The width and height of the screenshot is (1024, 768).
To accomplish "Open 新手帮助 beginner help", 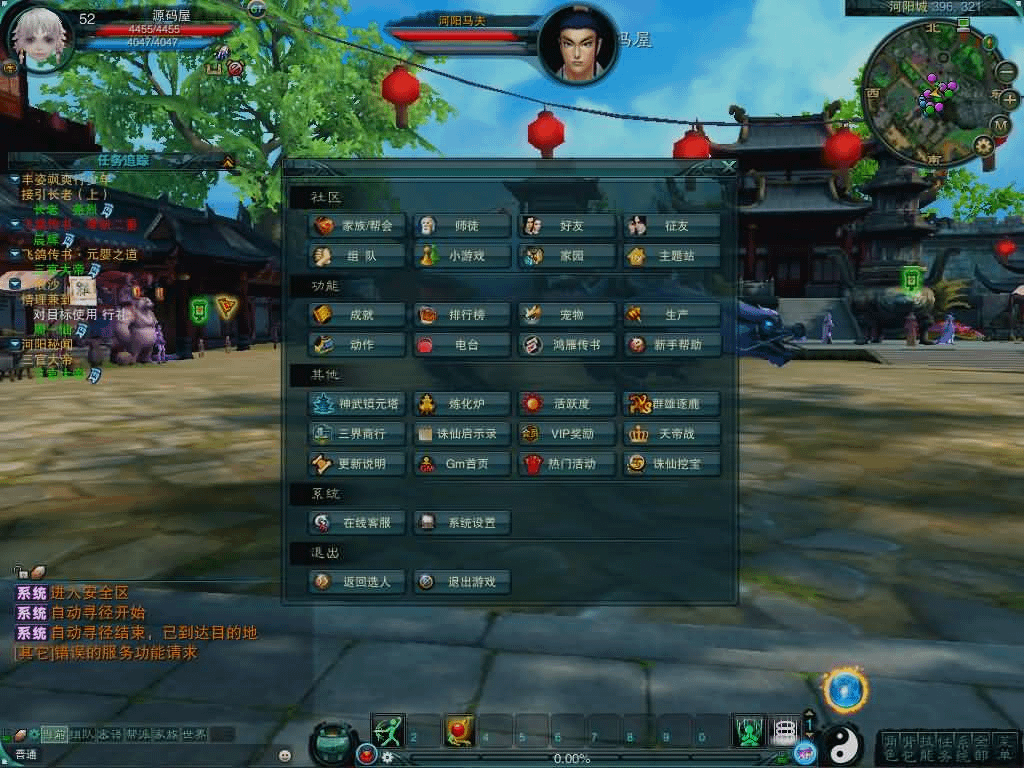I will (x=672, y=345).
